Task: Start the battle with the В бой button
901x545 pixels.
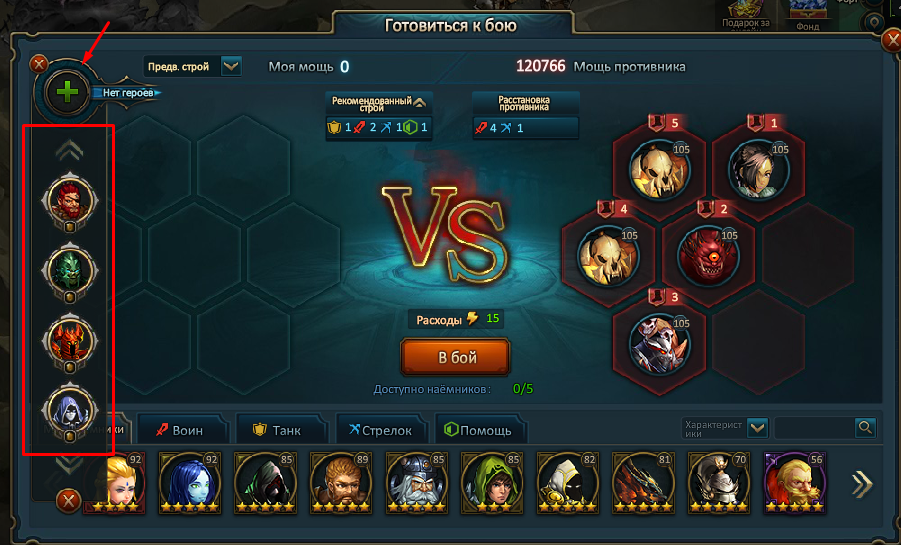Action: [x=455, y=357]
